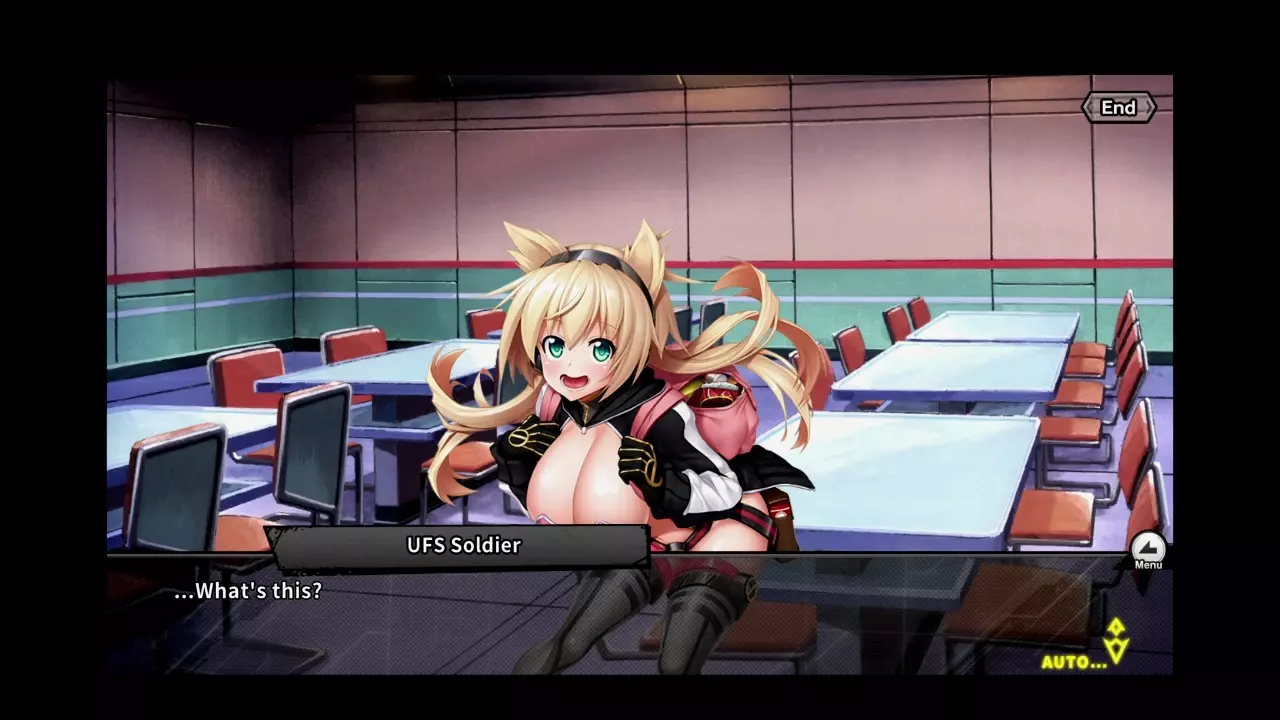Advance the "...What's this?" dialogue text

[x=248, y=591]
